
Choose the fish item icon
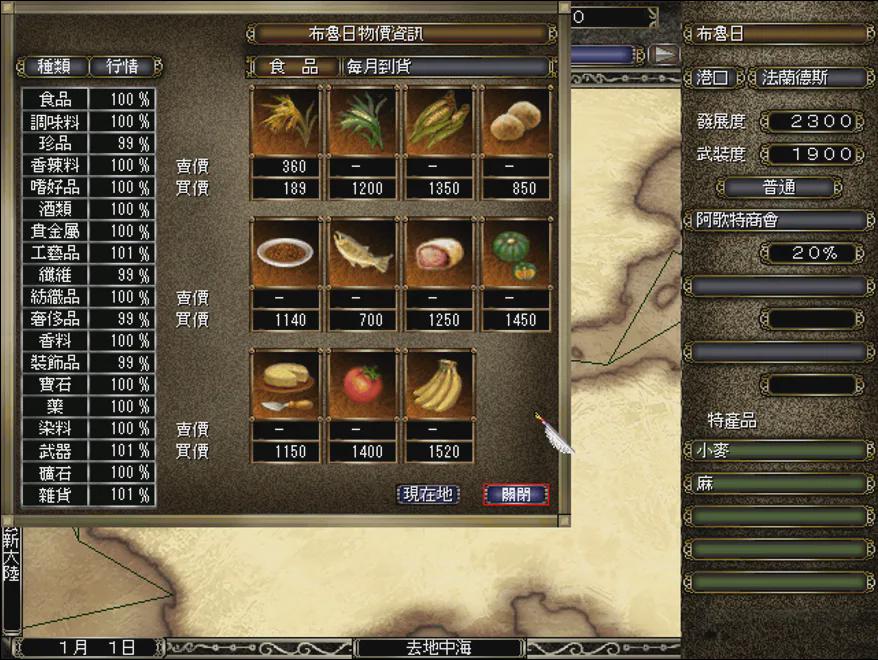(363, 253)
